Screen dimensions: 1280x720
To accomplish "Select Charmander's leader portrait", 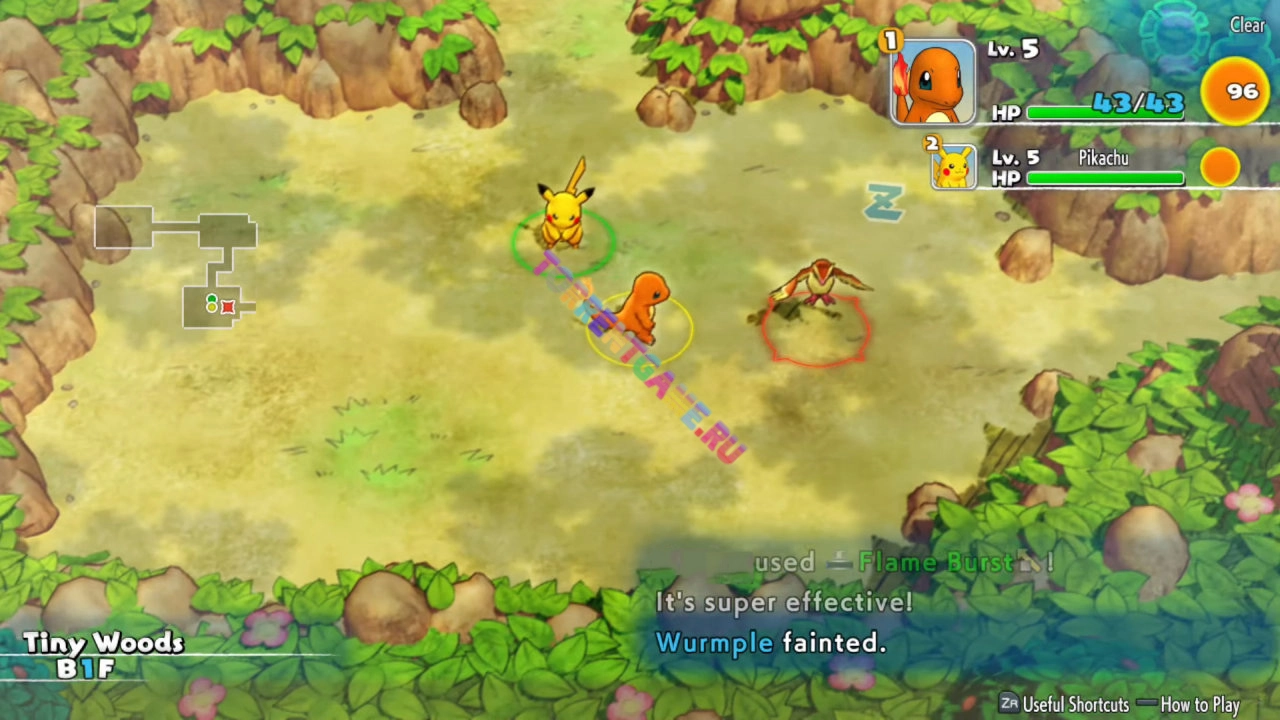I will 933,83.
